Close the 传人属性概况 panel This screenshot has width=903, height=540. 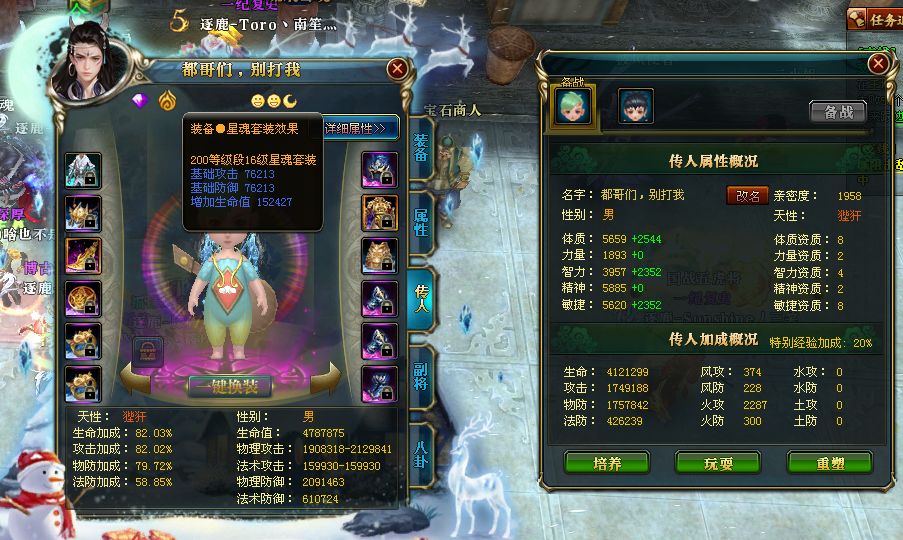878,63
